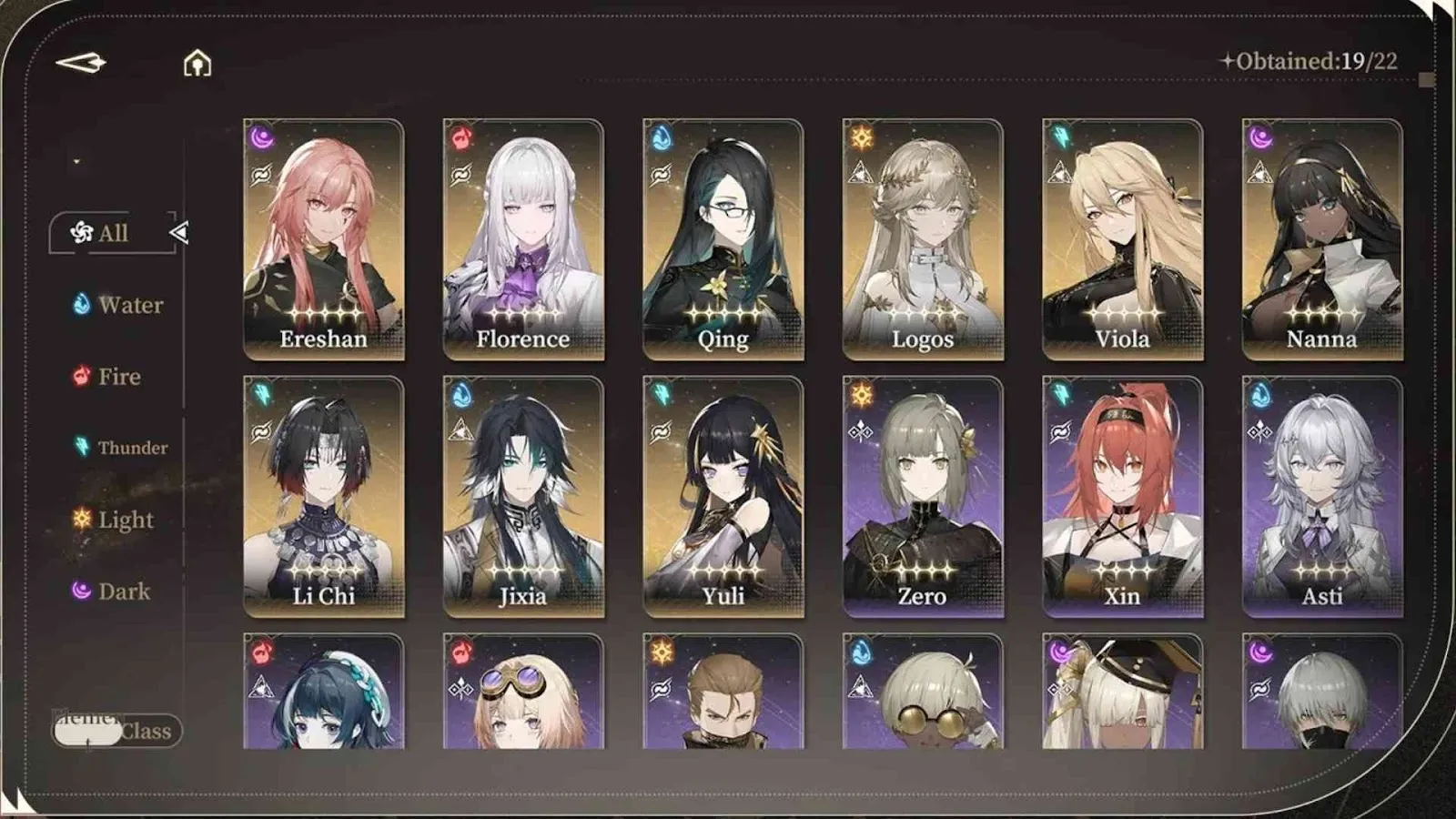Return to the home screen
The height and width of the screenshot is (819, 1456).
pos(197,64)
